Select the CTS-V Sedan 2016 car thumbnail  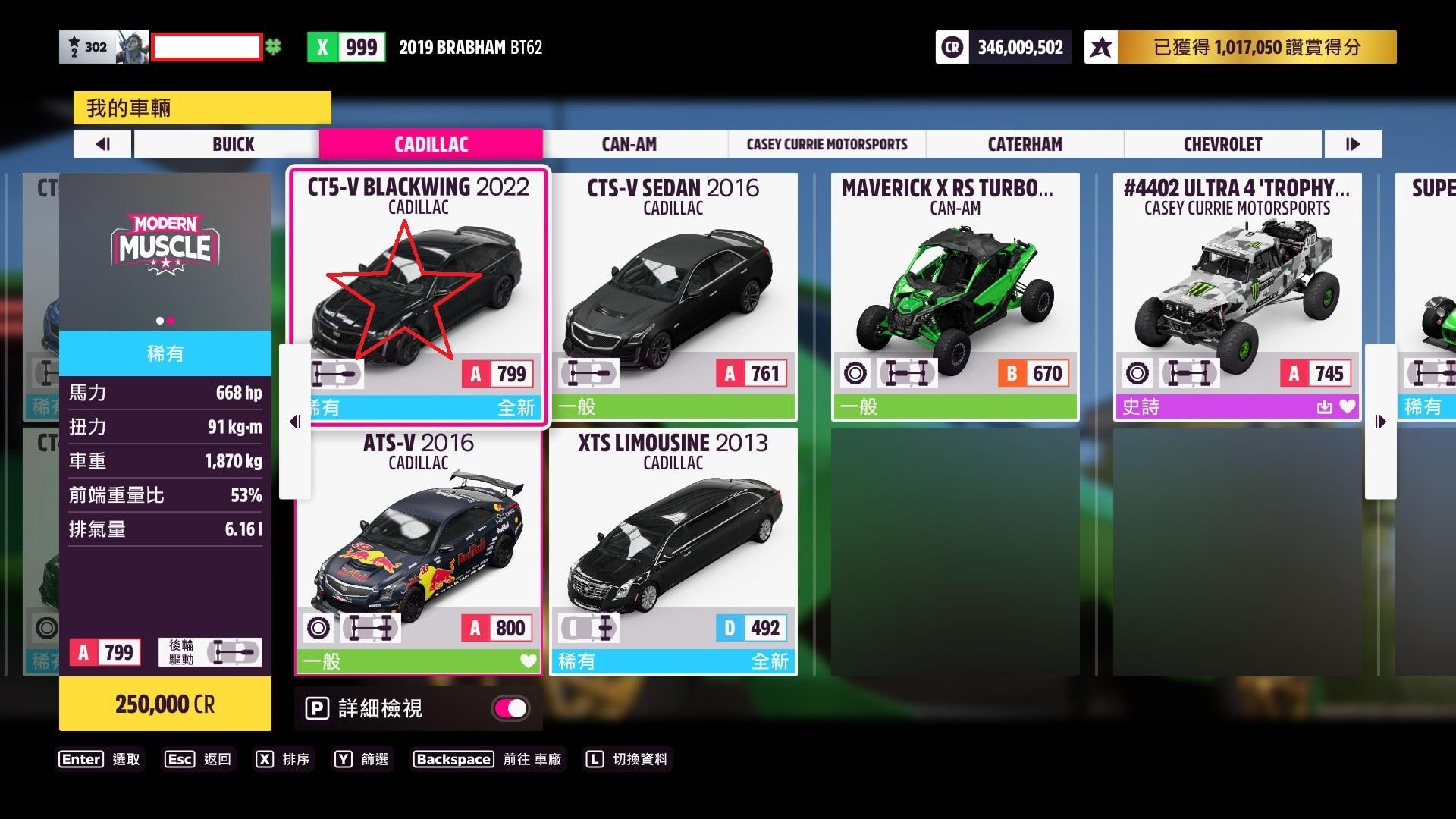672,288
